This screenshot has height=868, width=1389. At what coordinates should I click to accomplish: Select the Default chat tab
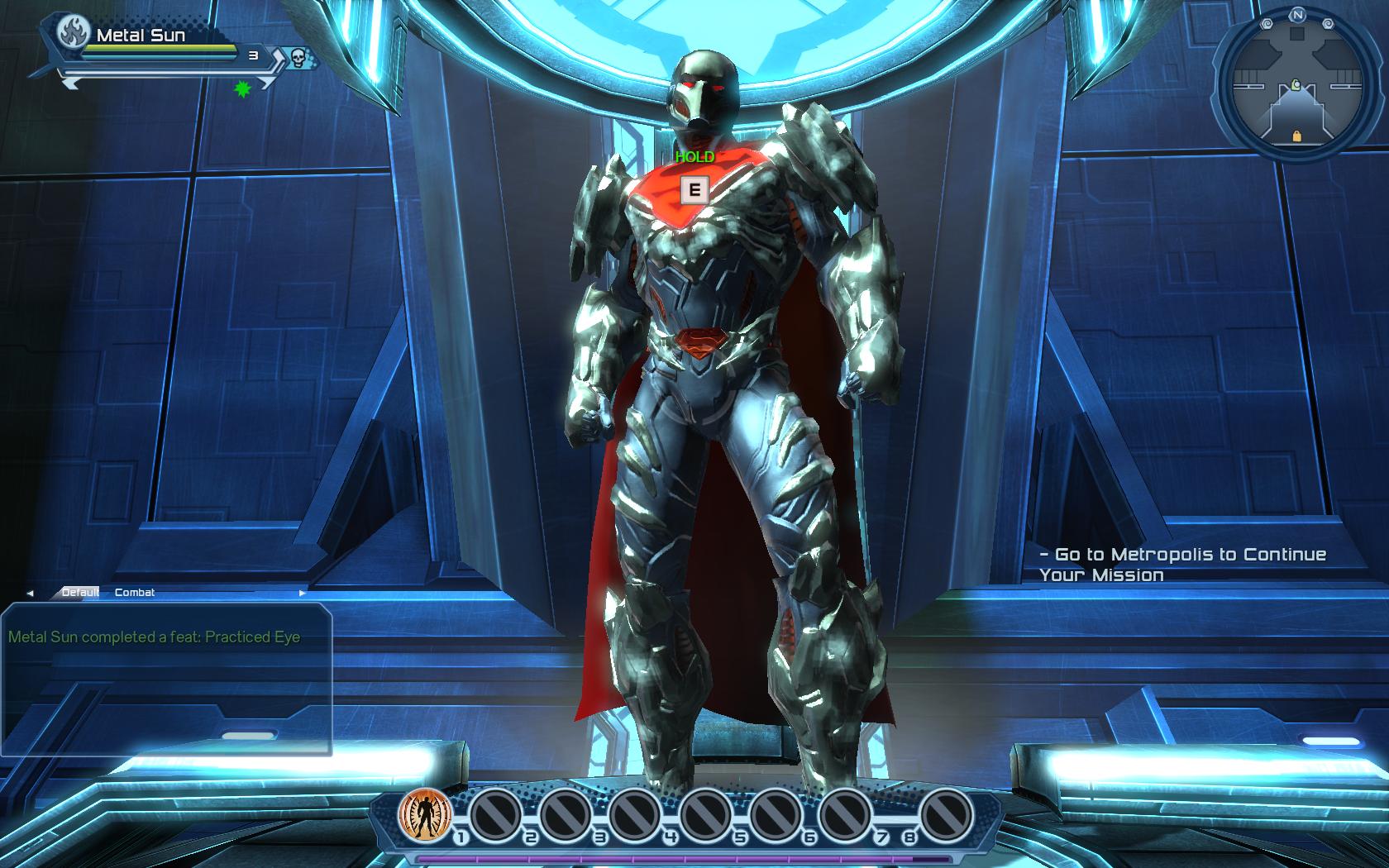[80, 592]
